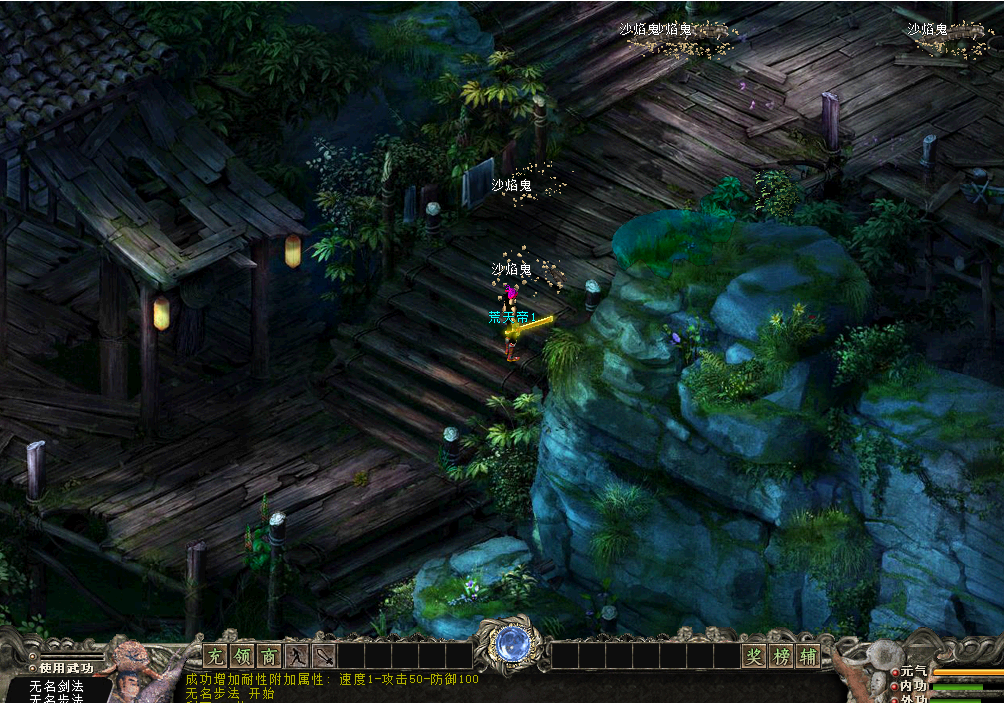Activate the sword skill icon

coord(324,656)
